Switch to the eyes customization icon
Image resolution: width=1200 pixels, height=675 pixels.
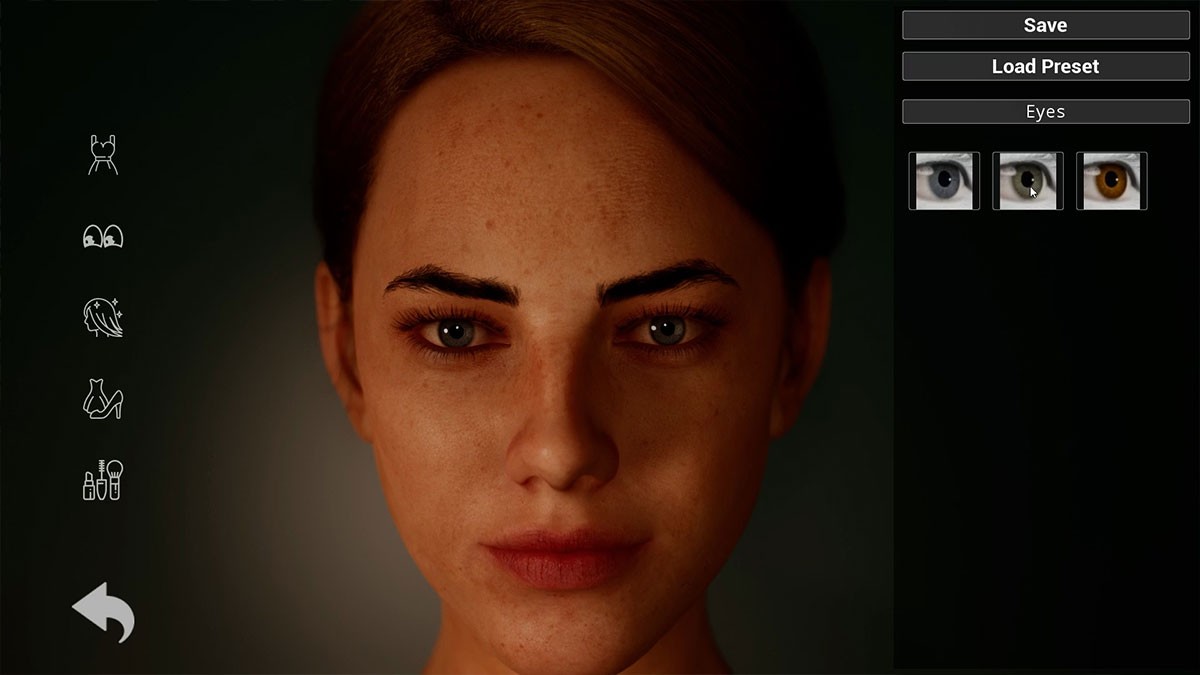click(x=103, y=237)
